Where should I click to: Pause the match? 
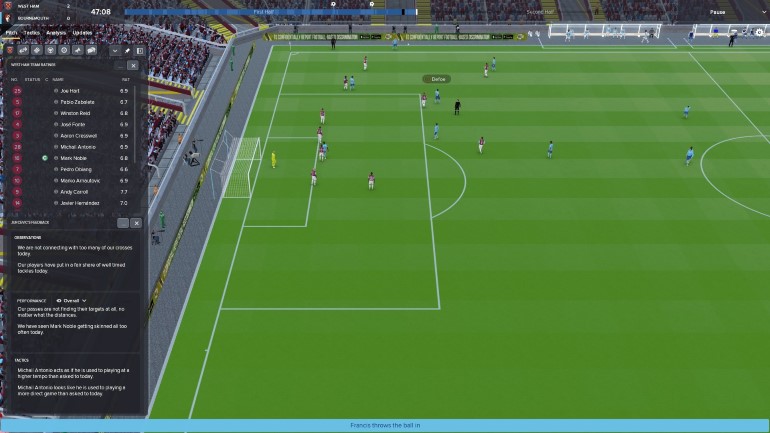pyautogui.click(x=717, y=13)
